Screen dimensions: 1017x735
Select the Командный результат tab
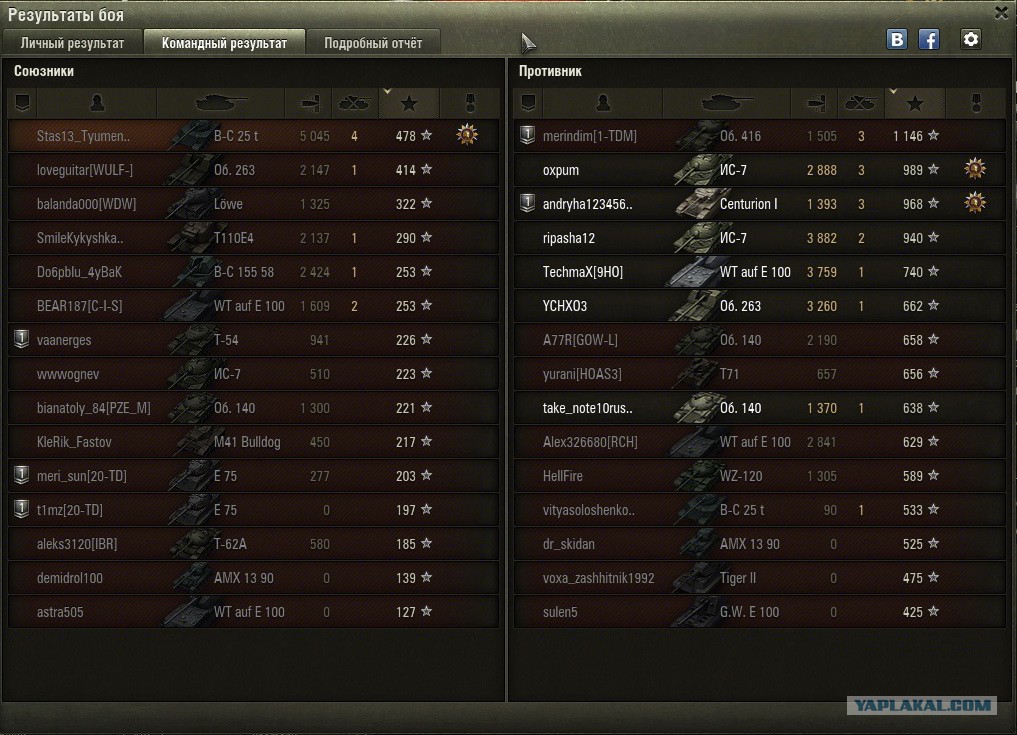(x=224, y=43)
